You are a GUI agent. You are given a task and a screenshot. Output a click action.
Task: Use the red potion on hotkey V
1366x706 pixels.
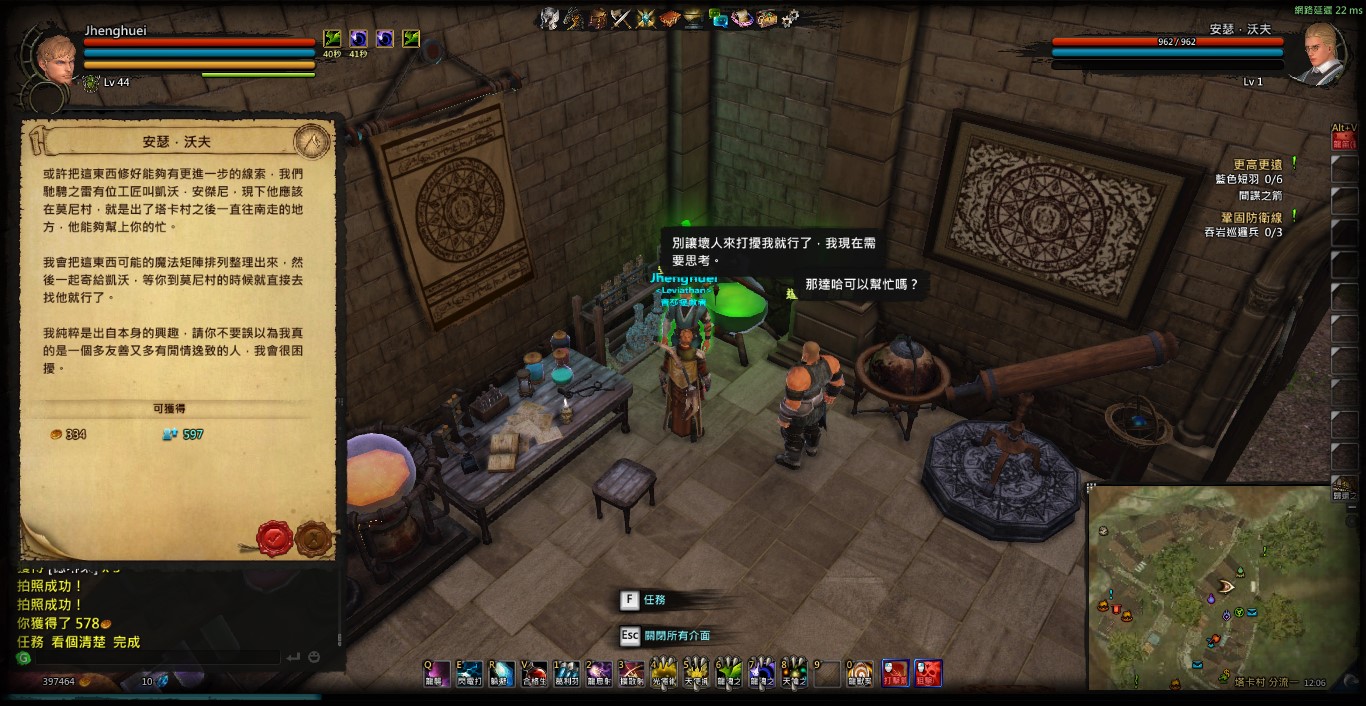click(534, 674)
